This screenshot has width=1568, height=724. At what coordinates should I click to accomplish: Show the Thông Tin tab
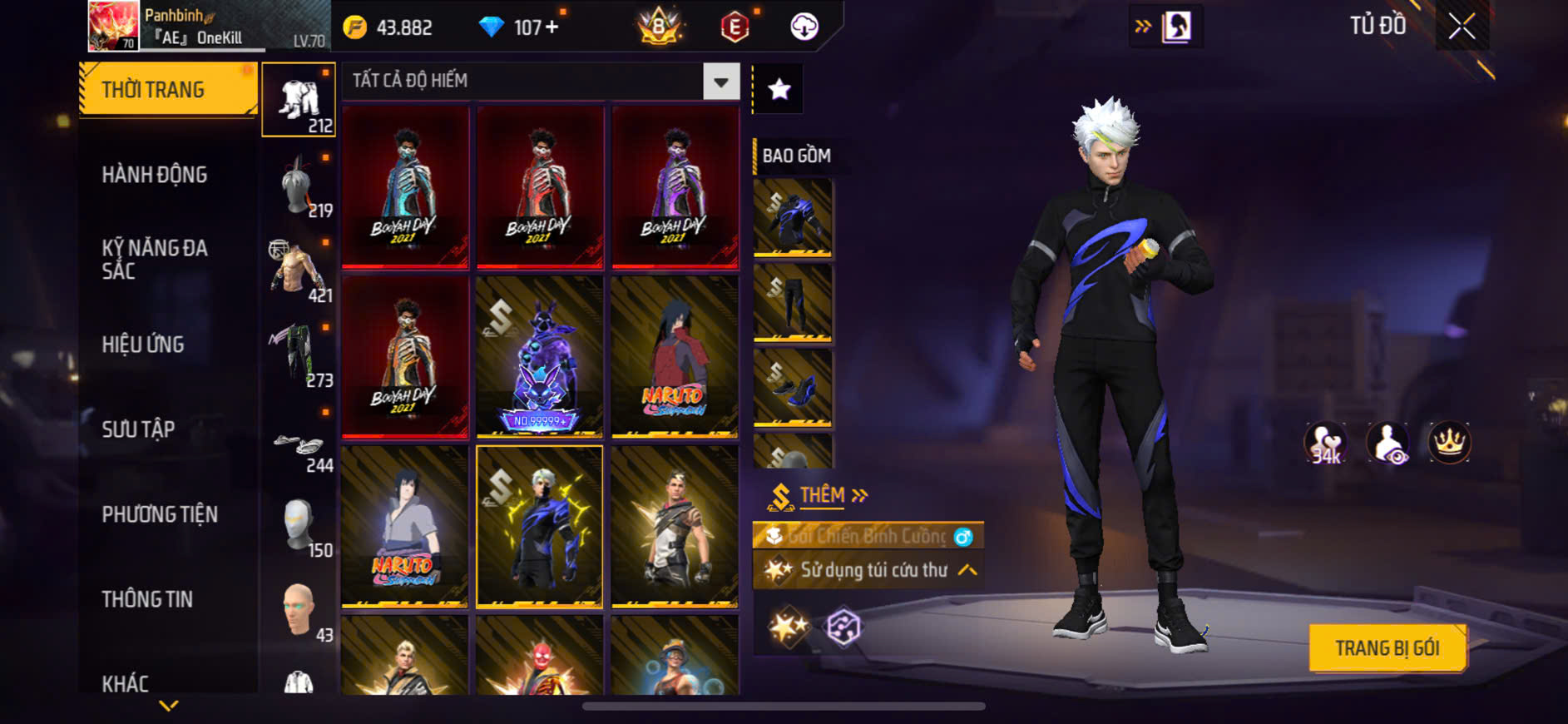[147, 599]
